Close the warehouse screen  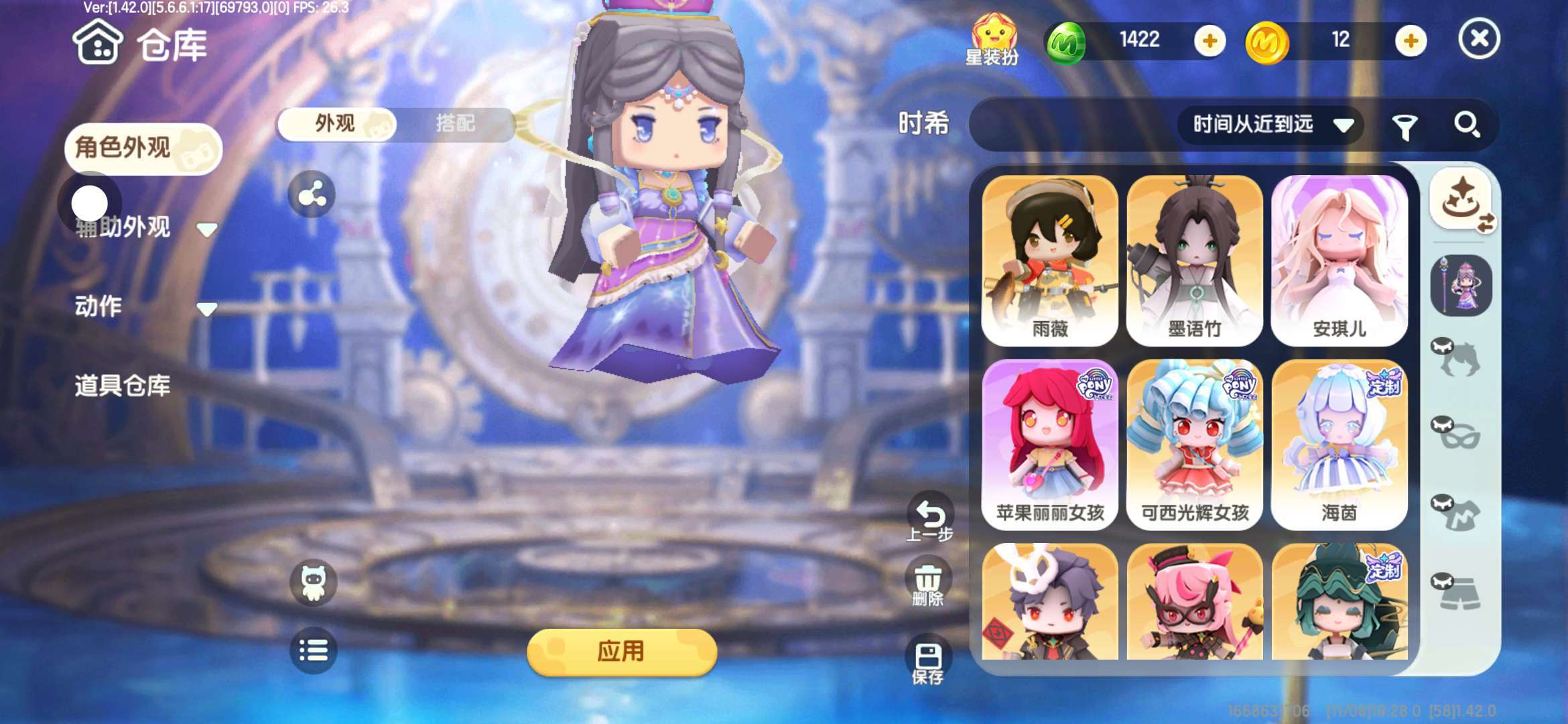point(1479,39)
